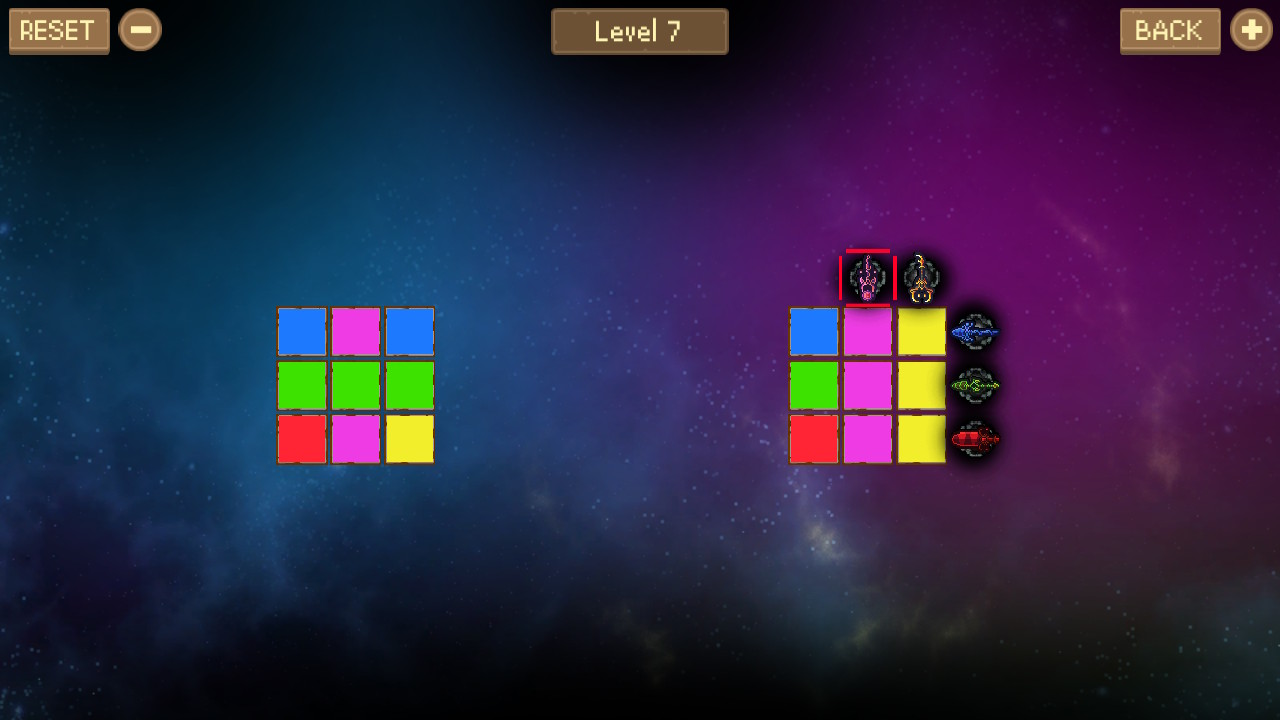
Task: Click the red tile in the right grid's bottom-left
Action: [x=814, y=440]
